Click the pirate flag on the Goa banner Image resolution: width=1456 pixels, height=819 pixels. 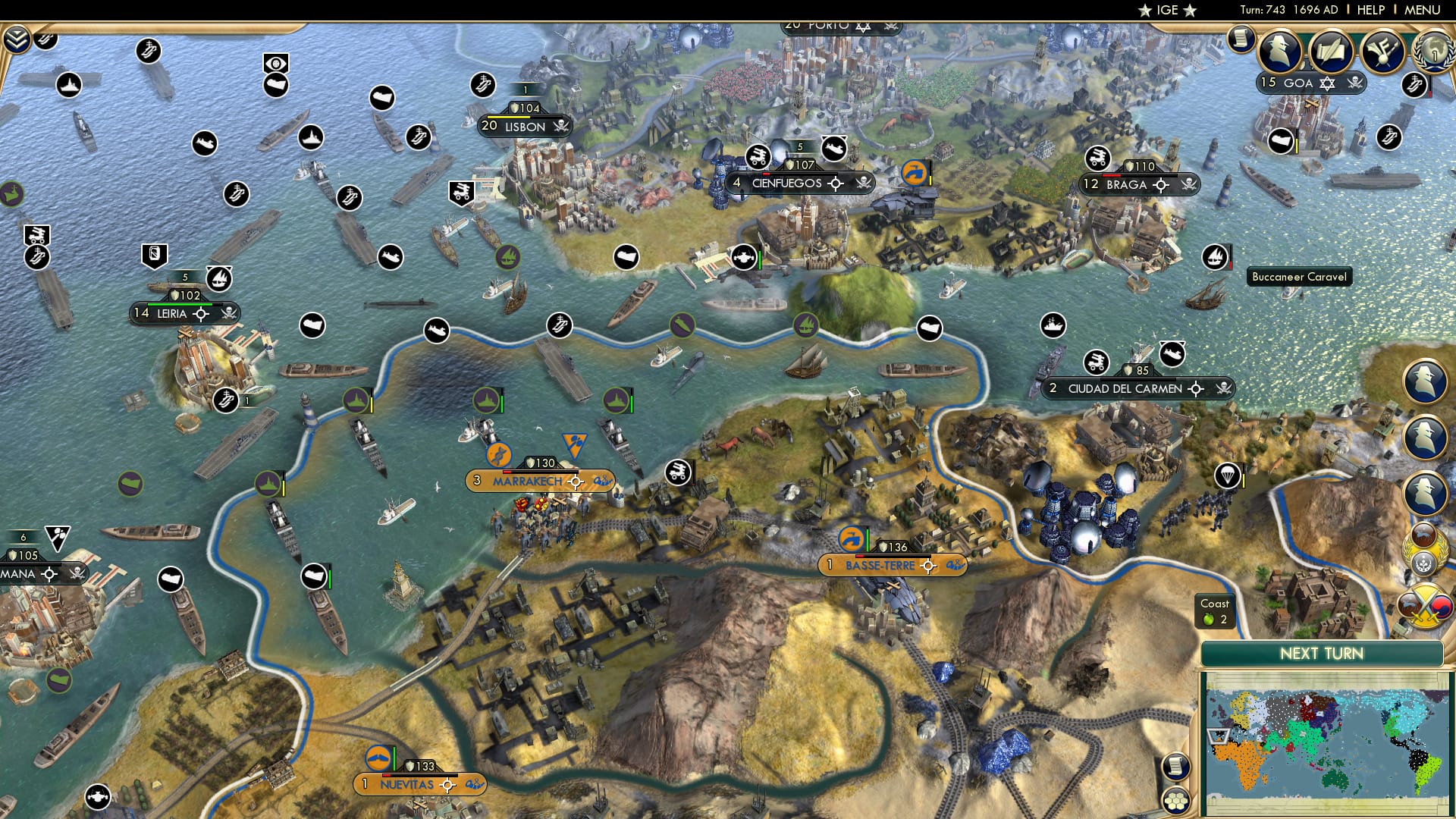click(1356, 83)
